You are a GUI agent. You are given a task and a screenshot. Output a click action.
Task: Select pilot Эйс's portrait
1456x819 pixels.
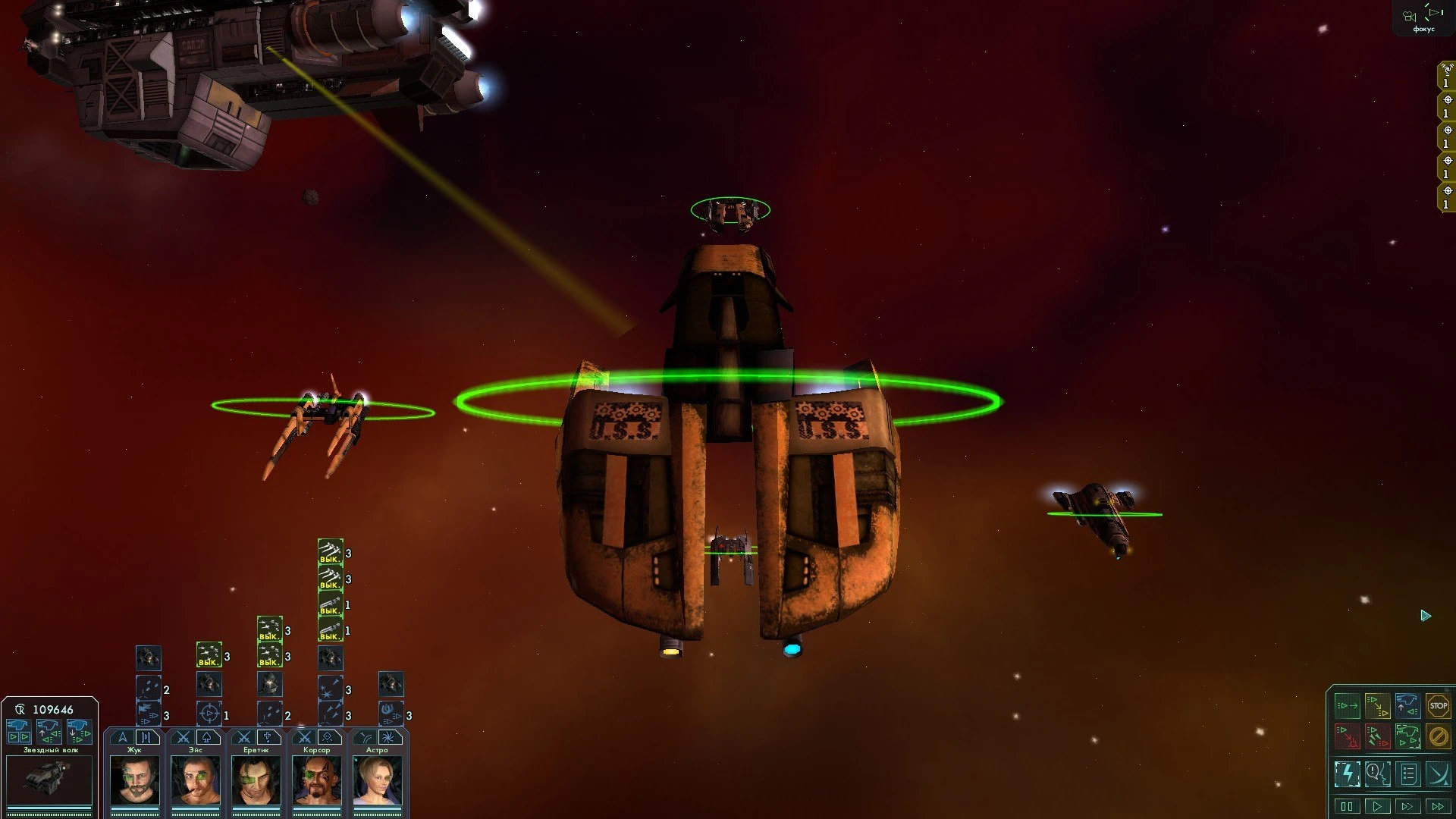195,780
